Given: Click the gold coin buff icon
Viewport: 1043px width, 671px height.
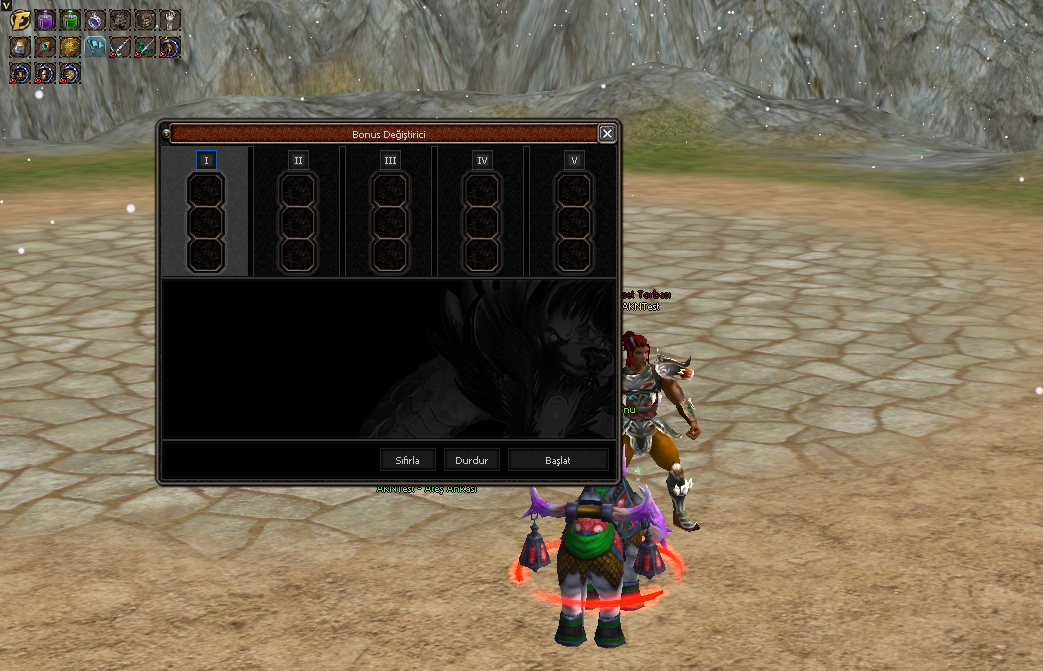Looking at the screenshot, I should [x=70, y=46].
